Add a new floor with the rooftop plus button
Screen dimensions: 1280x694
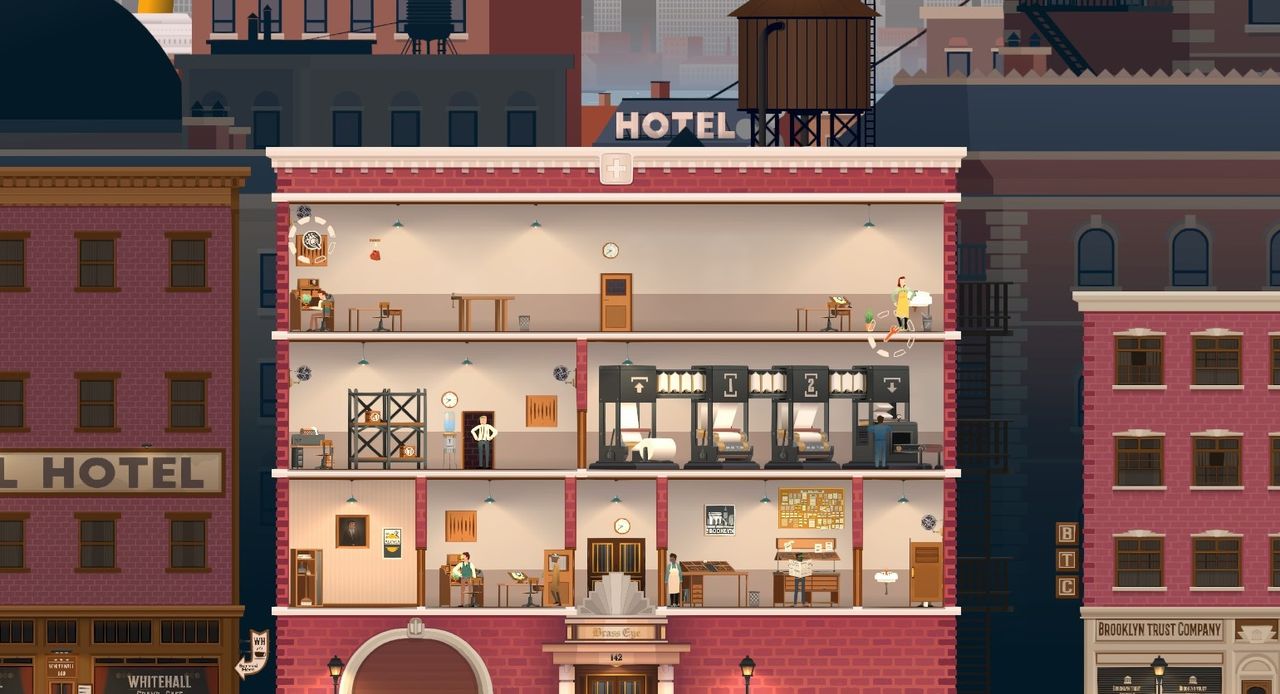(616, 169)
